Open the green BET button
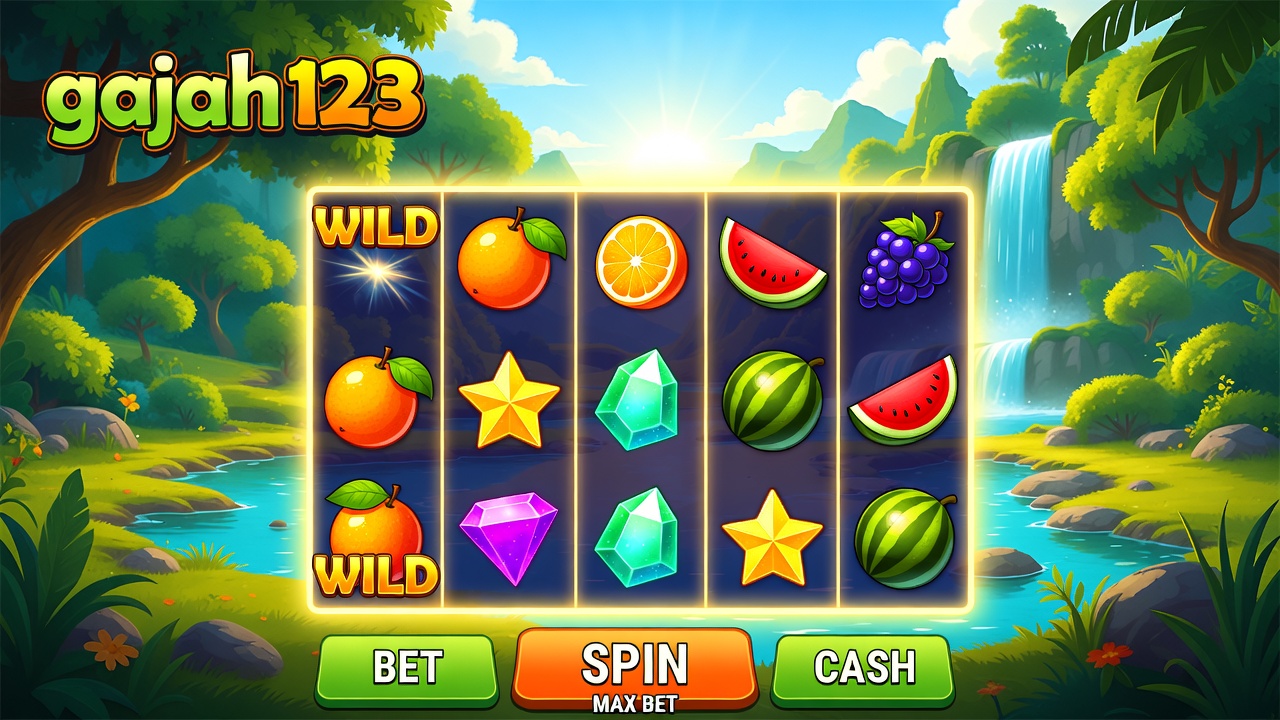The image size is (1280, 720). point(407,668)
